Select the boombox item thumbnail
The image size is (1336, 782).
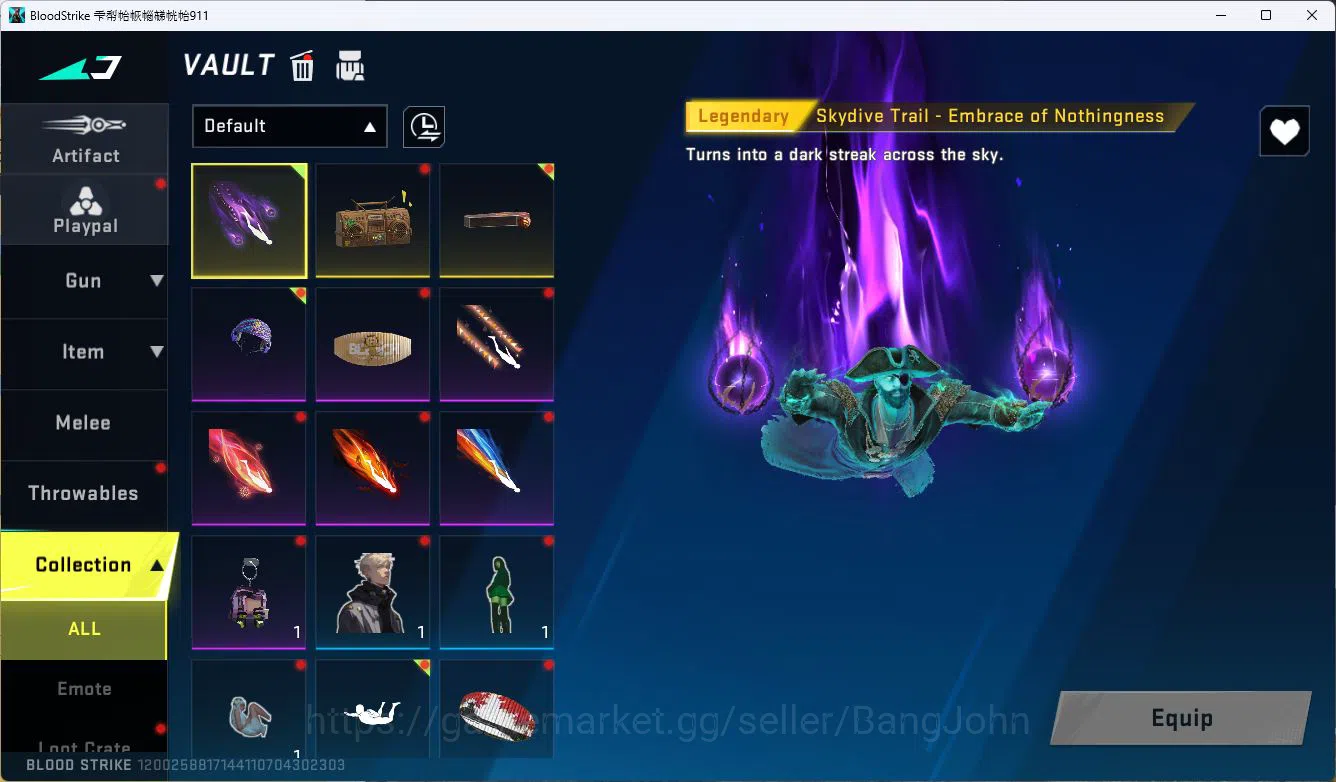pyautogui.click(x=372, y=220)
